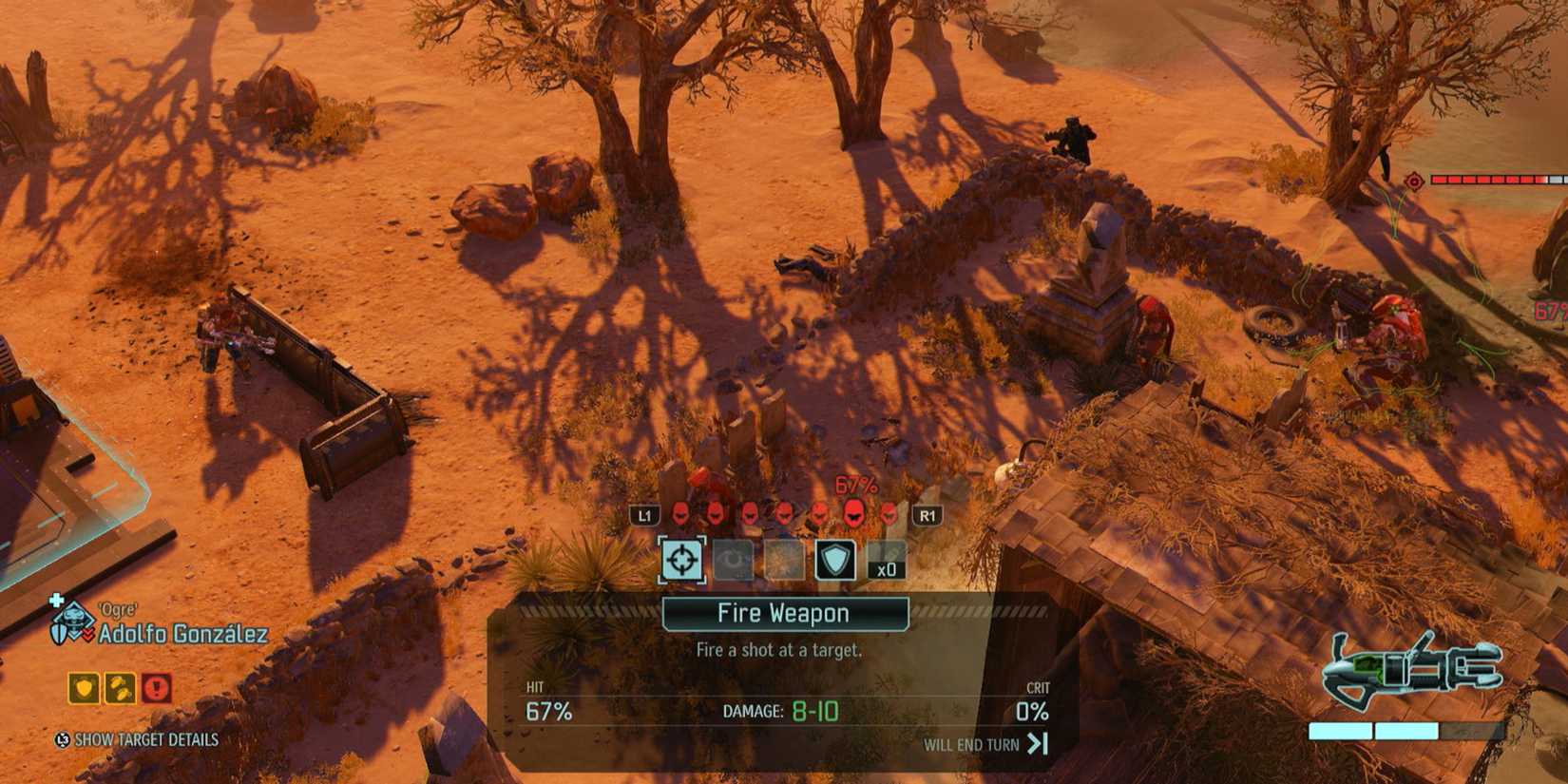Click the WILL END TURN arrow indicator
The image size is (1568, 784).
tap(1036, 745)
